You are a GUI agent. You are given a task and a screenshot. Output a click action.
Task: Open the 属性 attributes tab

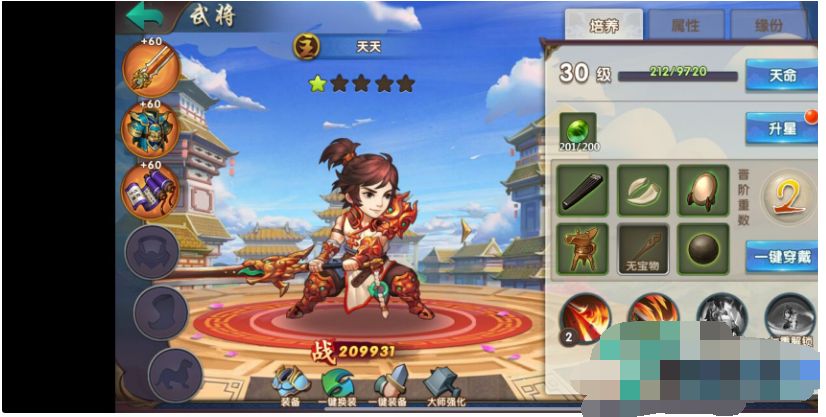[x=686, y=26]
